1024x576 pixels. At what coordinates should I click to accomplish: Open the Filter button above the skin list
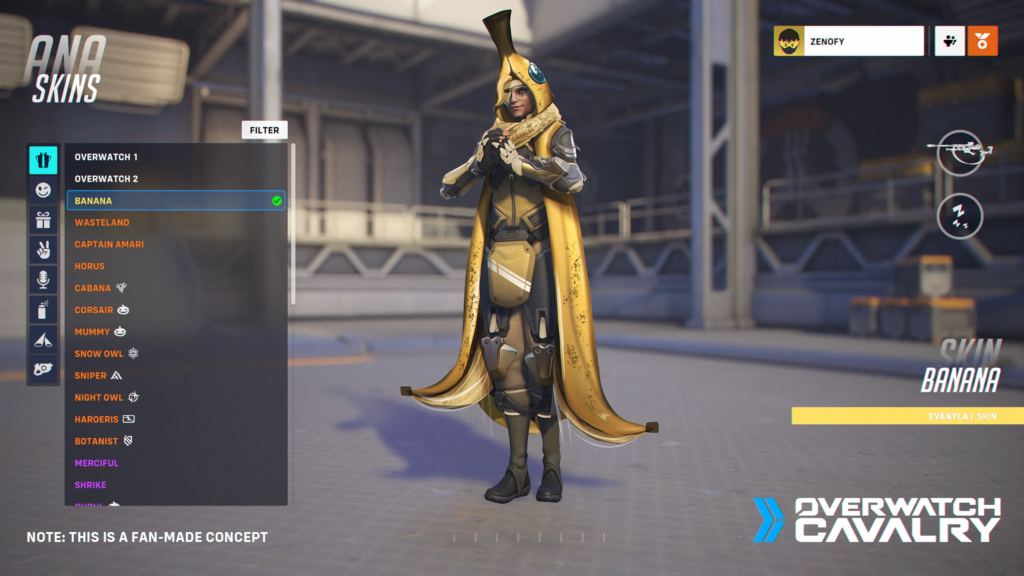[264, 130]
